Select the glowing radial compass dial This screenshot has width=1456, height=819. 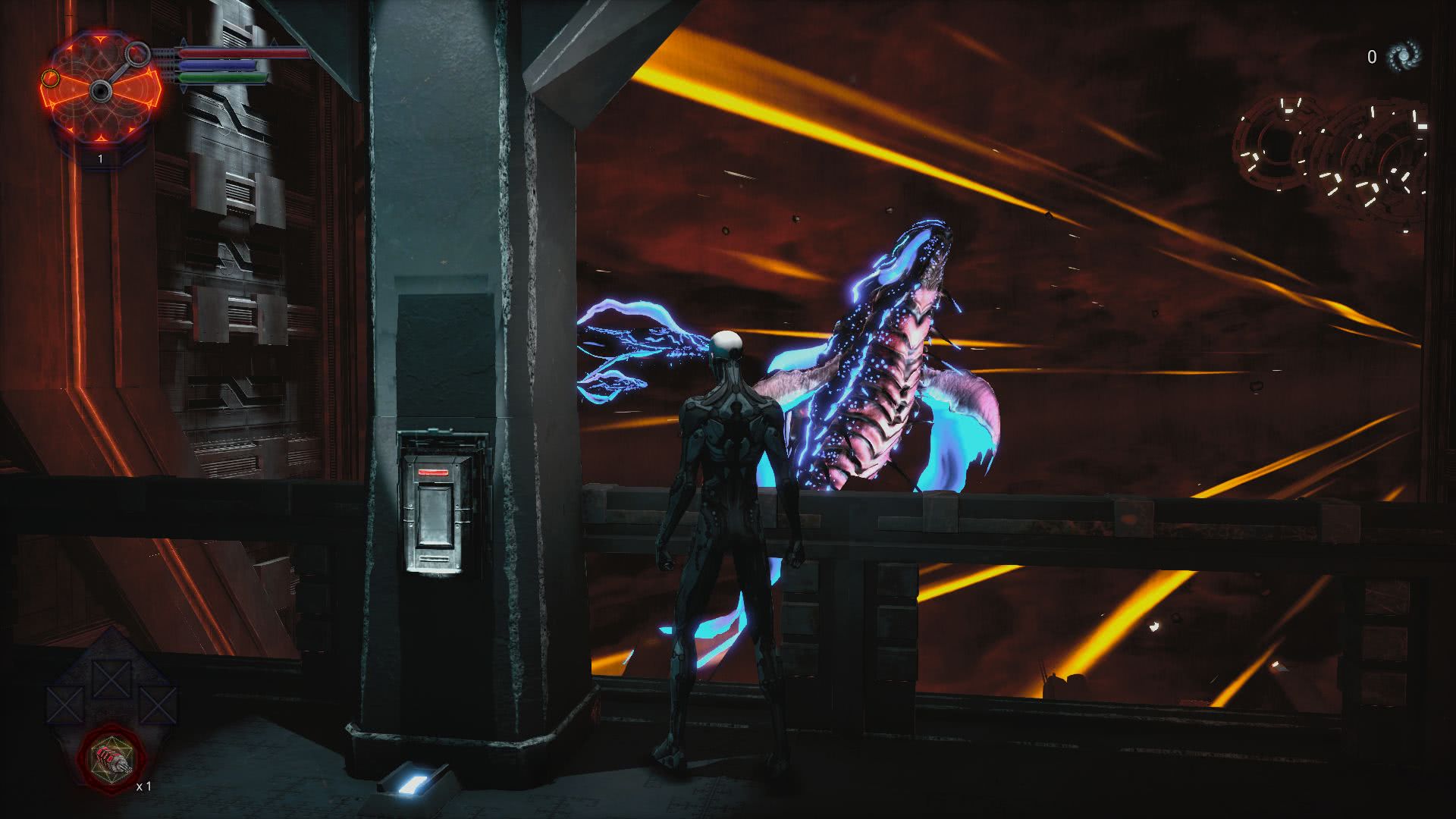(101, 90)
